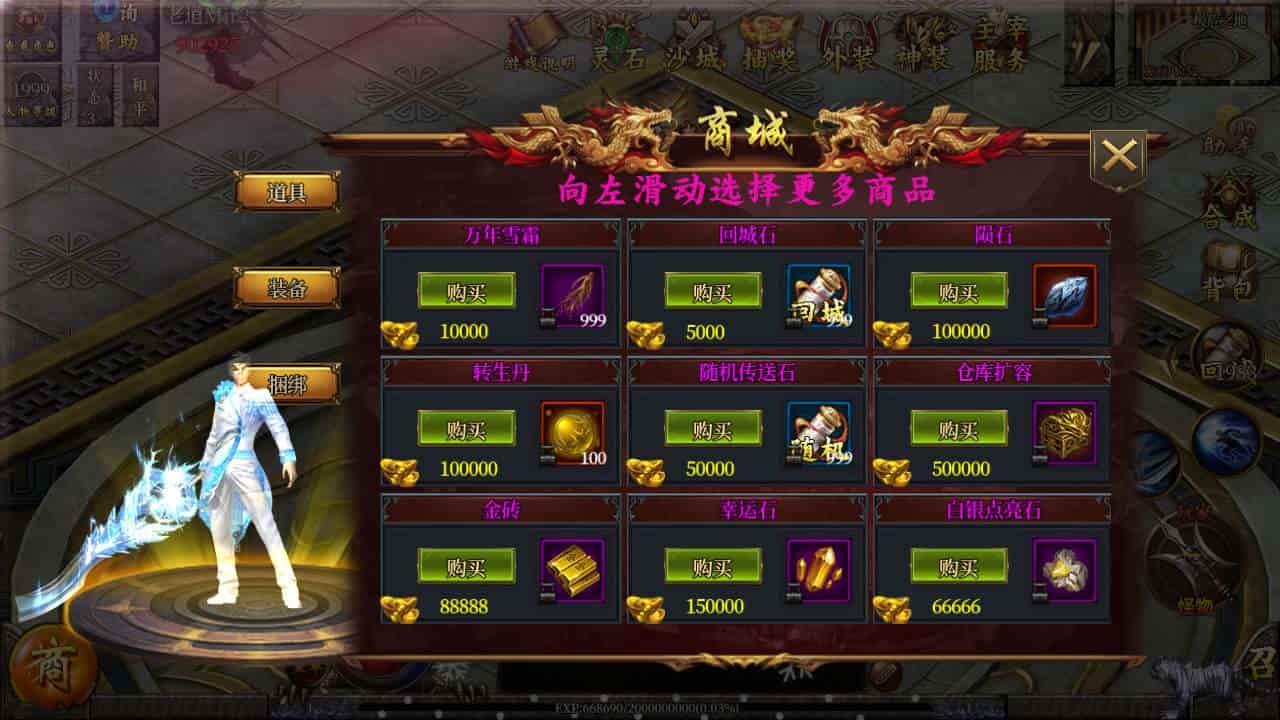The height and width of the screenshot is (720, 1280).
Task: Purchase the 转生丹 item
Action: click(466, 430)
